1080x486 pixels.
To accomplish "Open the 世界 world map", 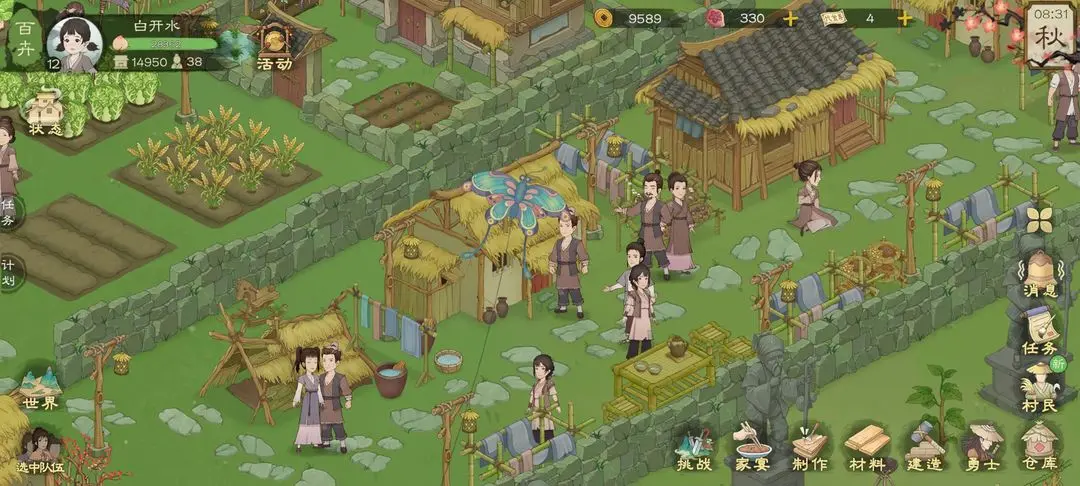I will point(41,388).
